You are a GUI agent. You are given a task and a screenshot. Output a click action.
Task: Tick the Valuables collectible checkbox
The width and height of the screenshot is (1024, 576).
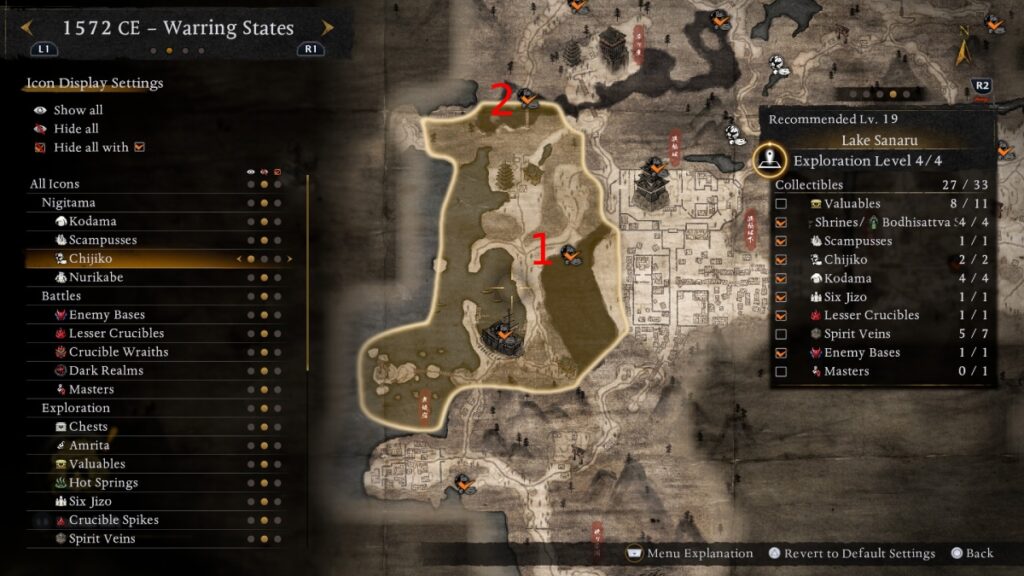pos(781,204)
